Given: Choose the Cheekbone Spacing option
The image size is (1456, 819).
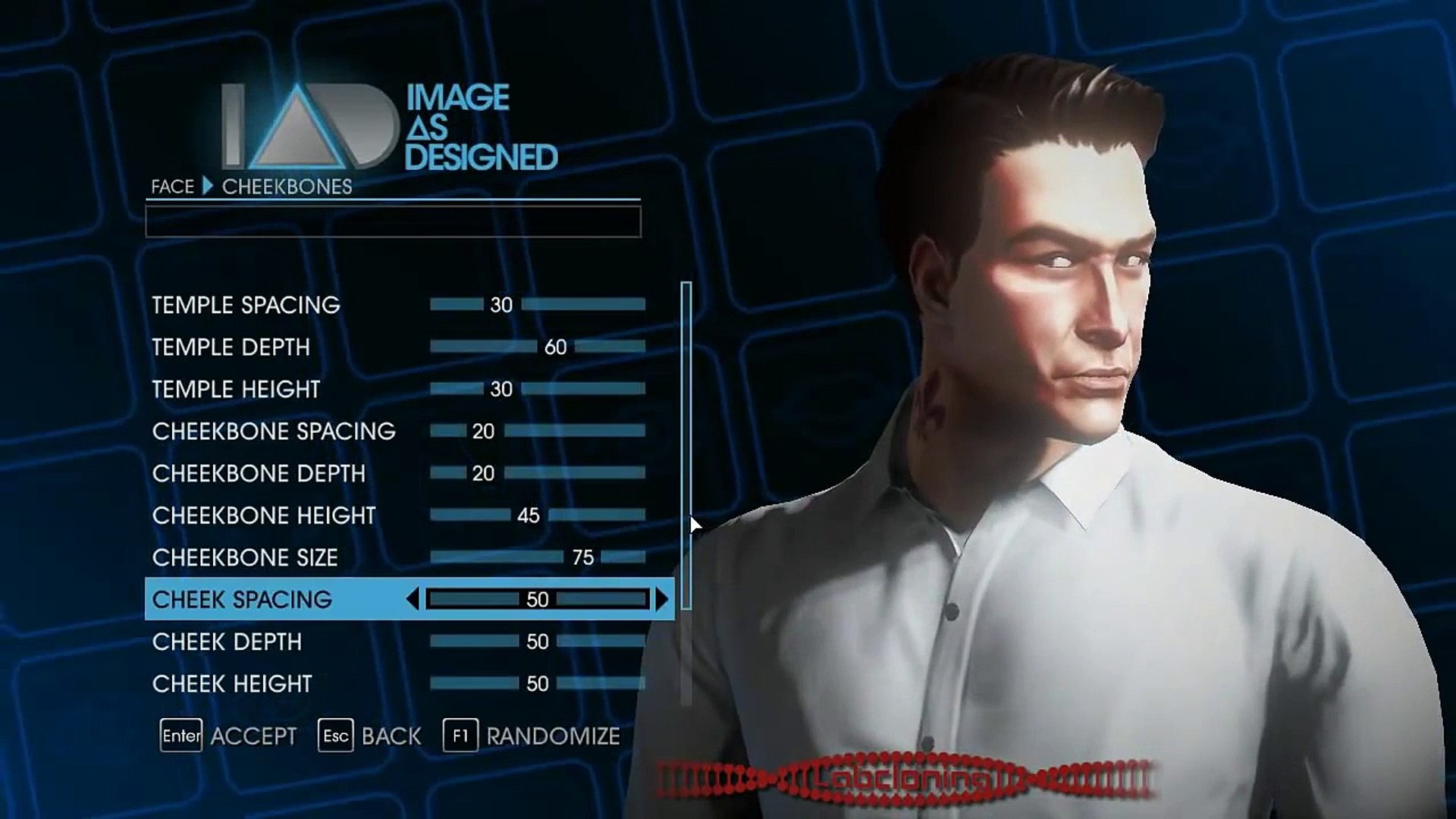Looking at the screenshot, I should [274, 431].
